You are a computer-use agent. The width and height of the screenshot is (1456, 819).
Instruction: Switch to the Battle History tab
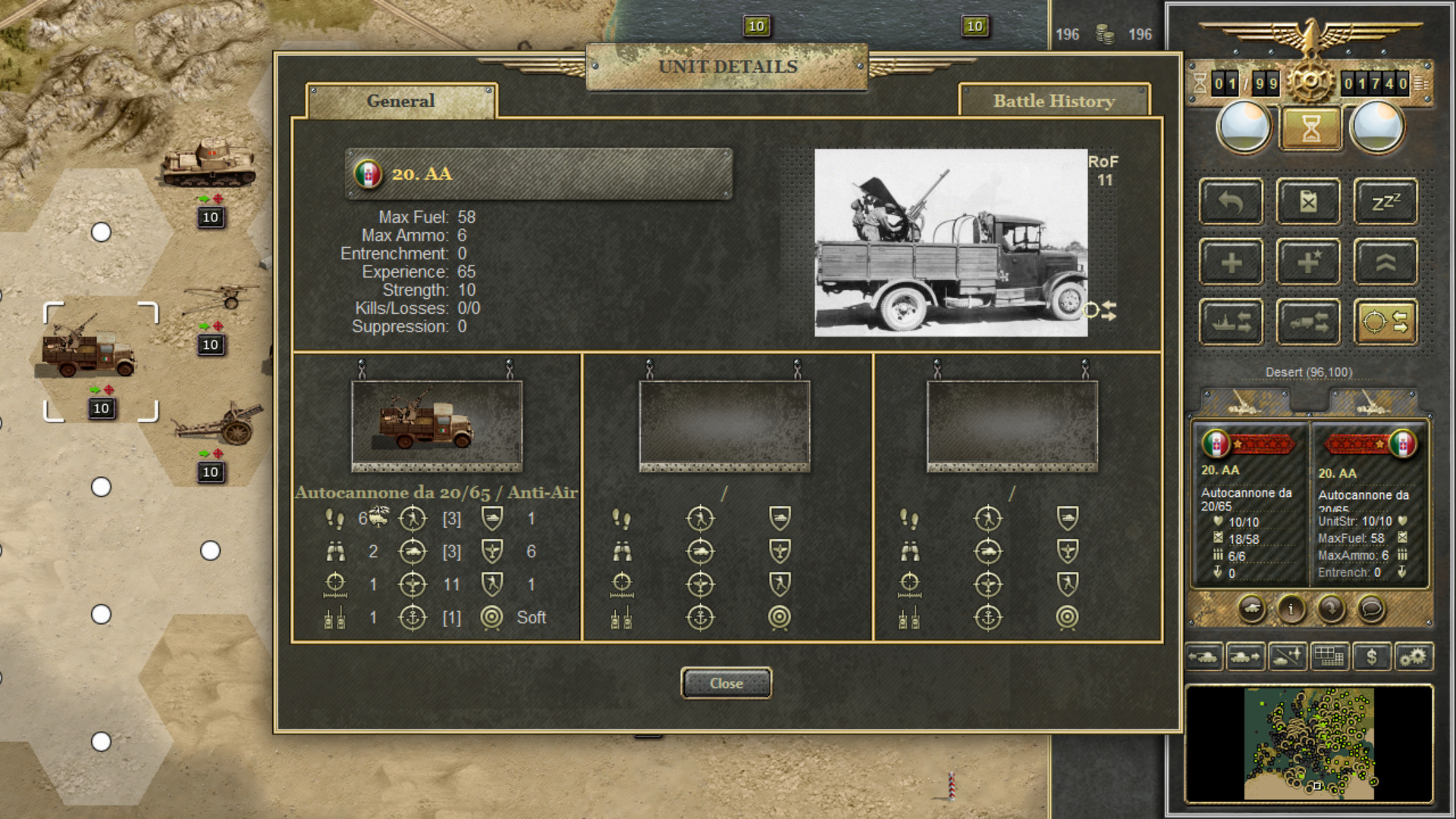[1054, 101]
